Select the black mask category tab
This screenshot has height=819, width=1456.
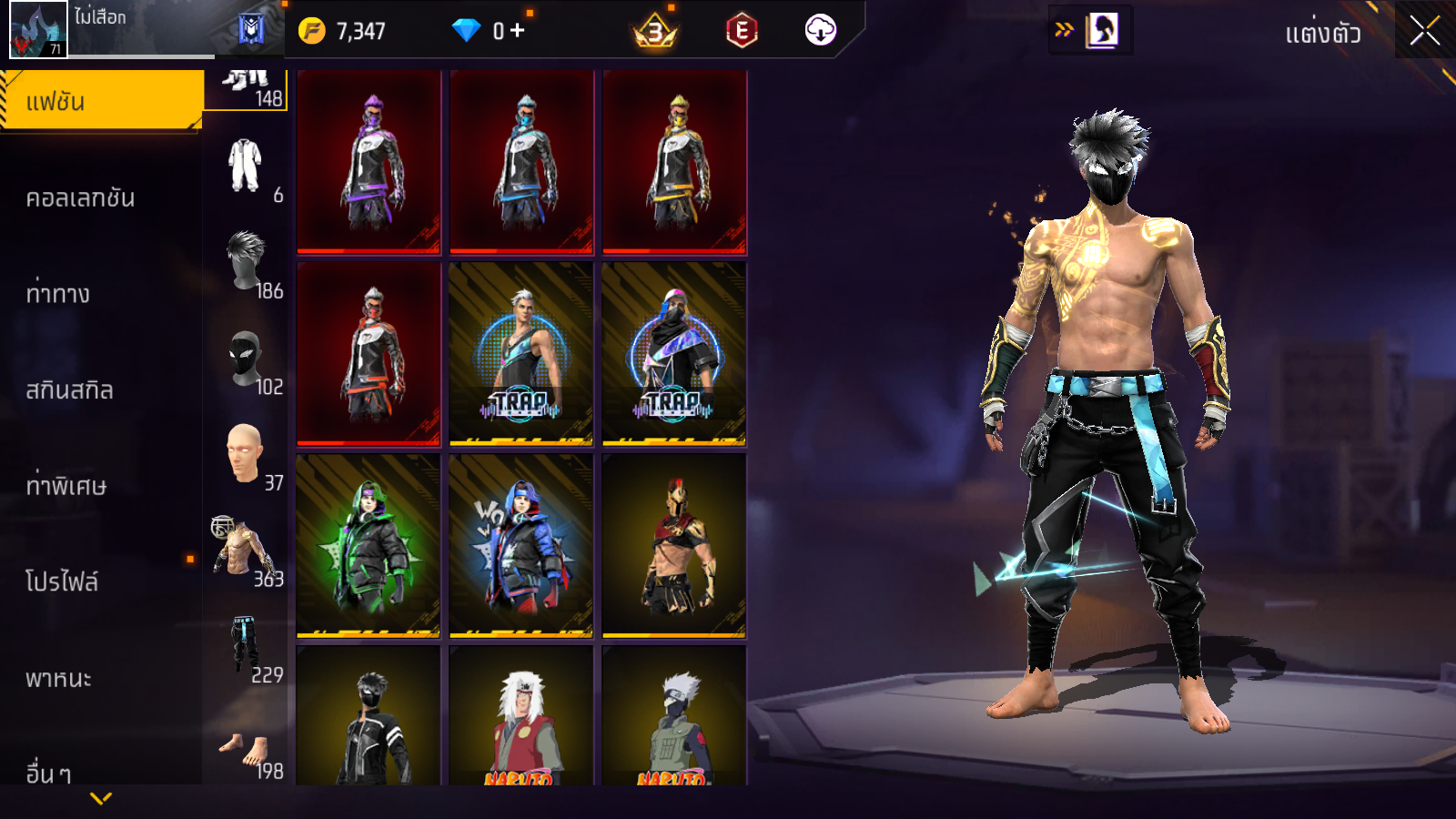click(x=248, y=361)
